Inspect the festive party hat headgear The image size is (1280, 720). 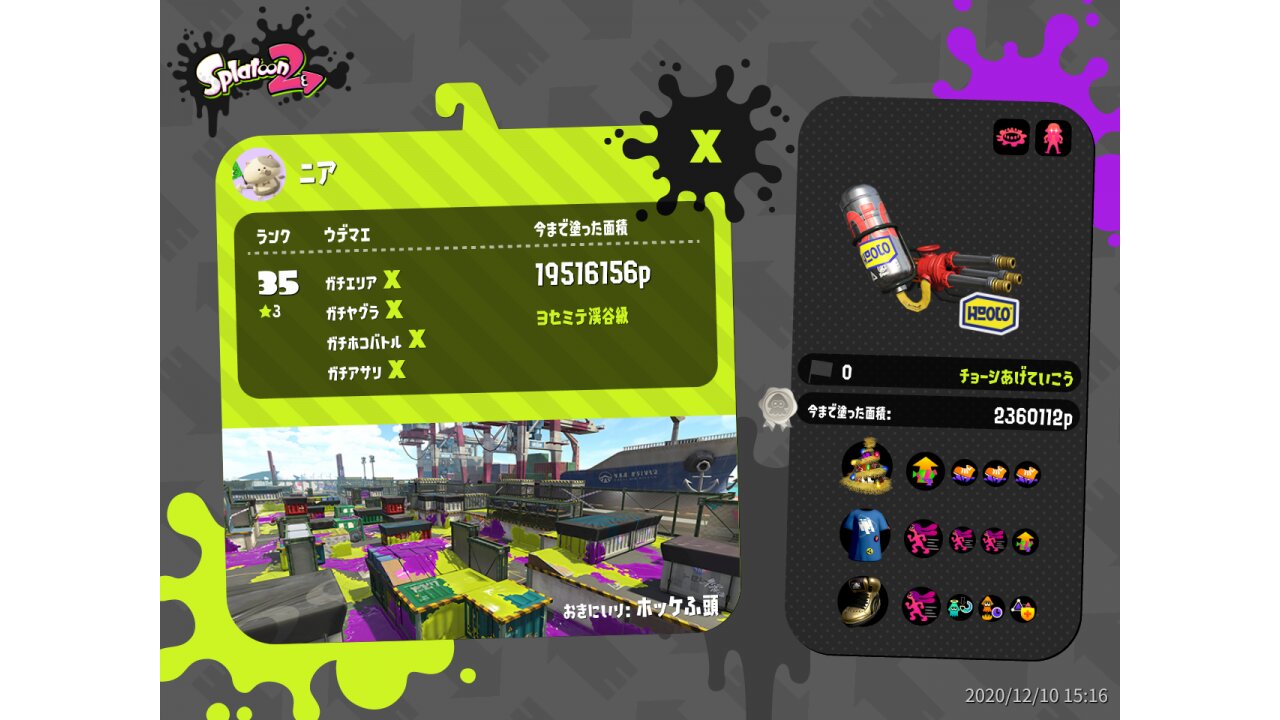point(865,467)
